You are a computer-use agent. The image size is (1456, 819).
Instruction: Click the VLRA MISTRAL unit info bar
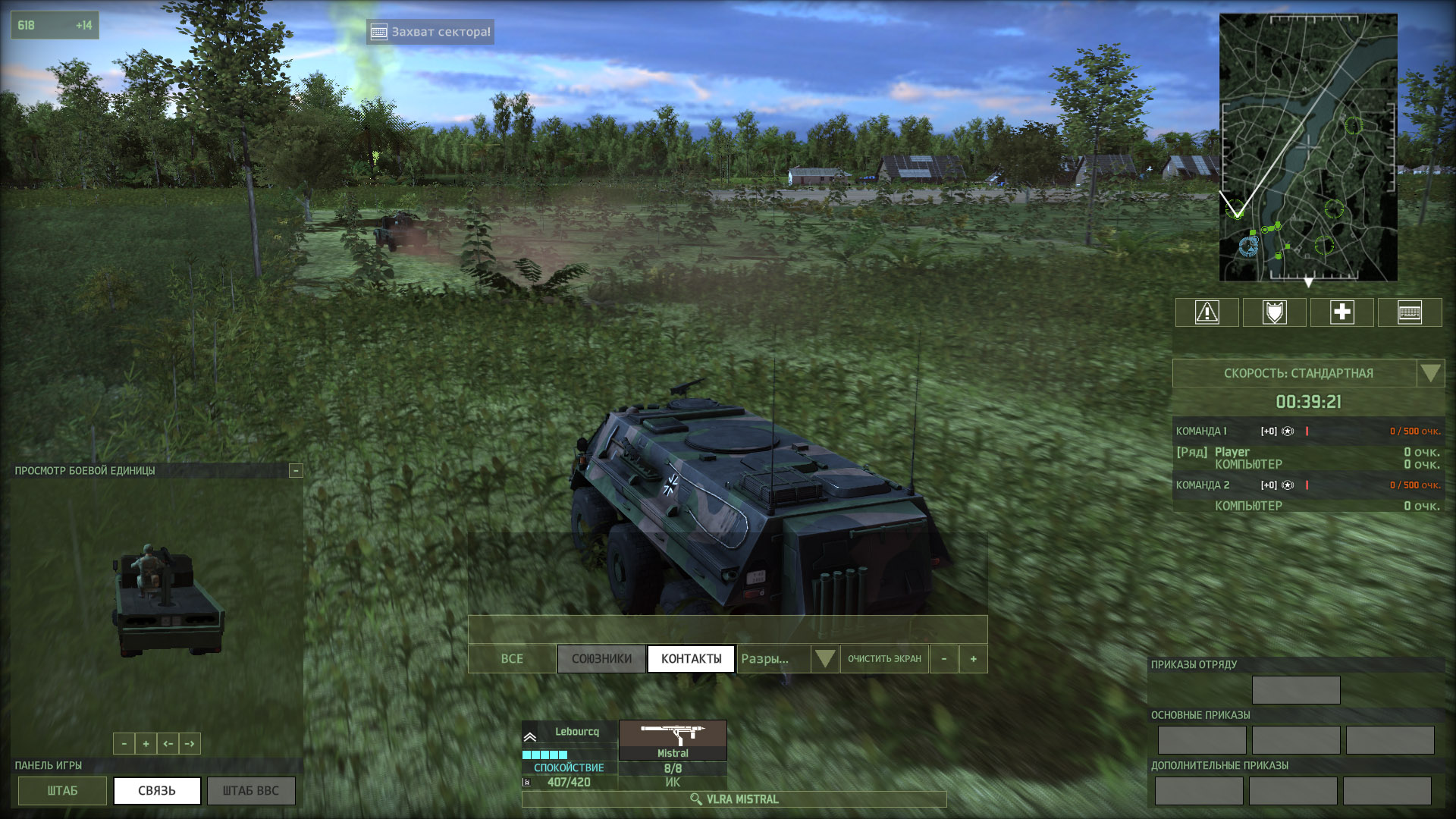pyautogui.click(x=734, y=799)
